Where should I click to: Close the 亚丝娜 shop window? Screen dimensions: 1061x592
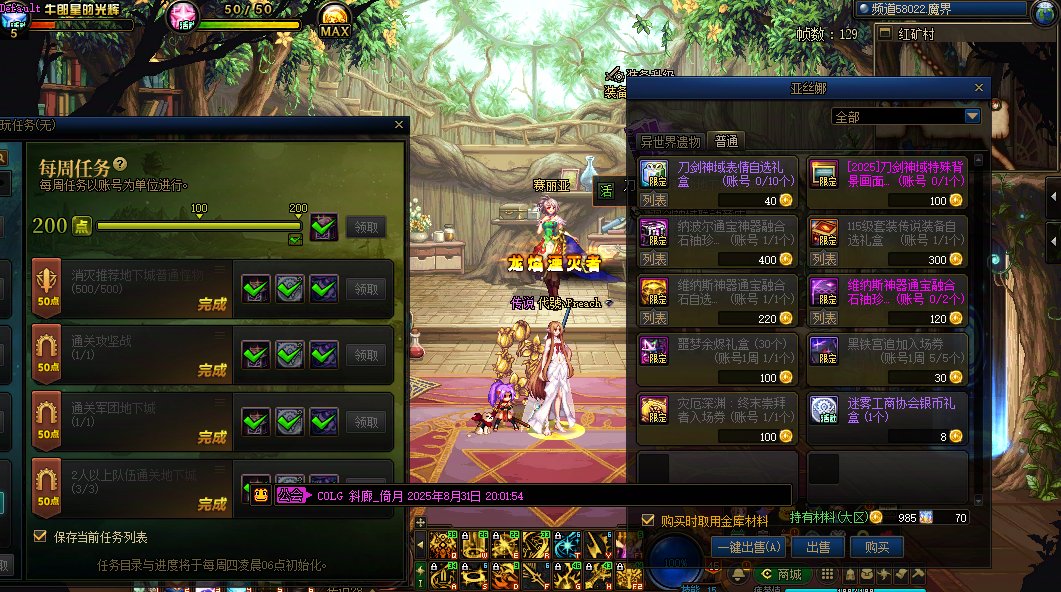click(980, 89)
